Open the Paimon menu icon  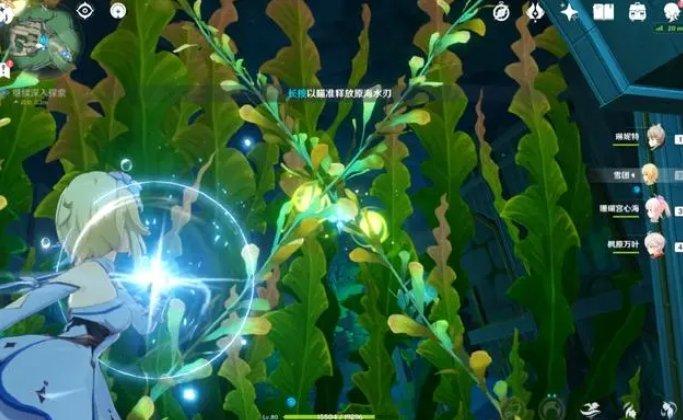8,10
